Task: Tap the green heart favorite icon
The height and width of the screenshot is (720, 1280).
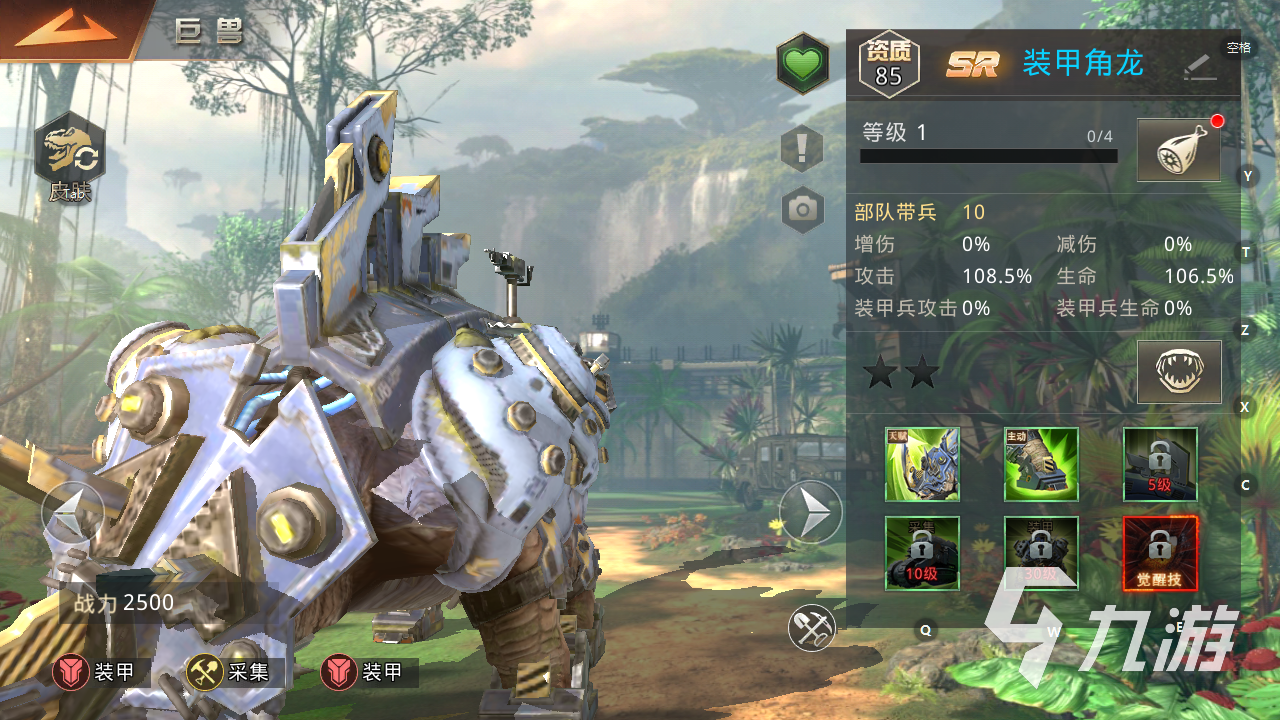Action: tap(802, 64)
